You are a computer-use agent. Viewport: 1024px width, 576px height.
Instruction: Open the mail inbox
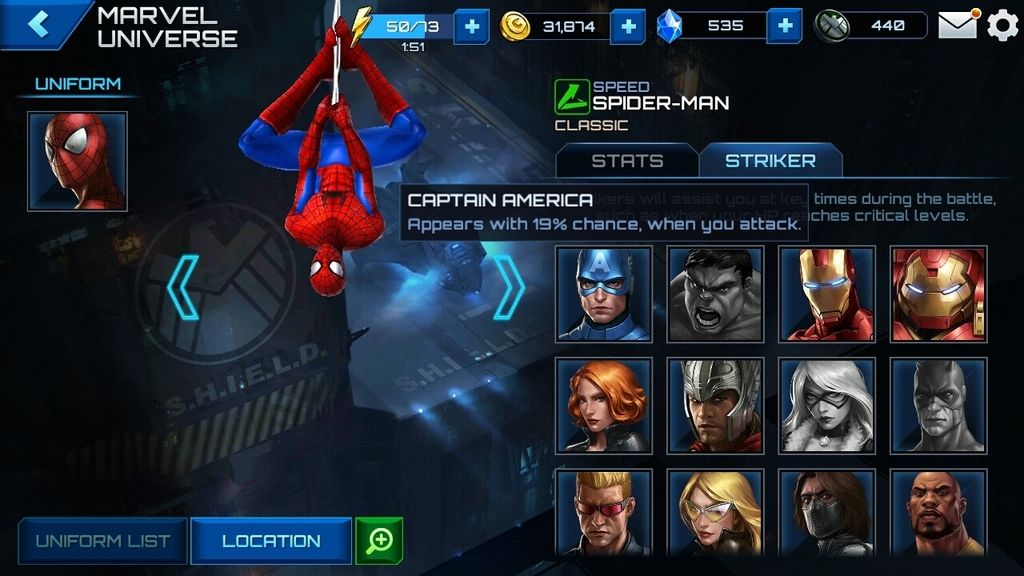pos(957,25)
